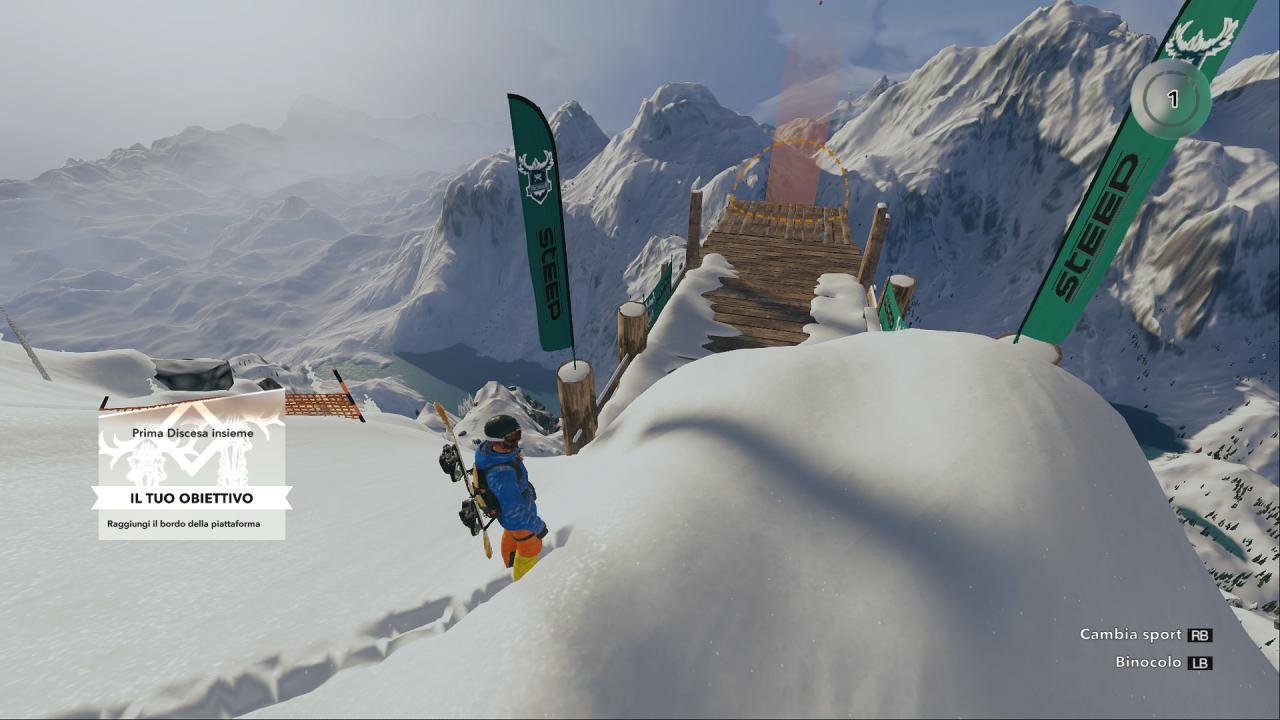
Task: Open the Prima Discesa insieme objective panel
Action: [x=192, y=472]
